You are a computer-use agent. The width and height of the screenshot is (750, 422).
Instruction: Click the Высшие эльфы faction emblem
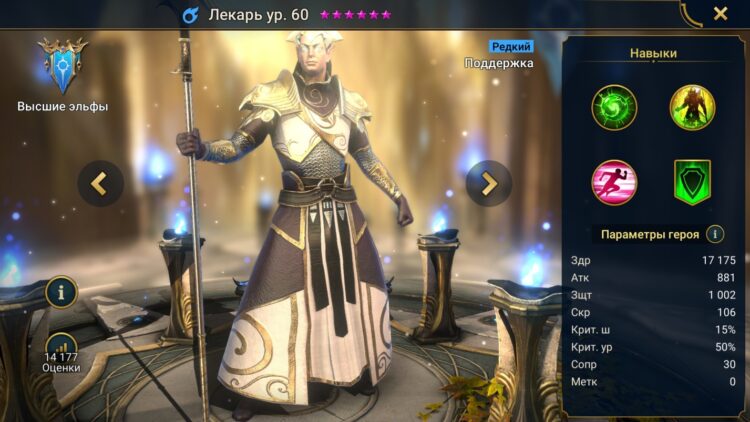click(x=62, y=64)
